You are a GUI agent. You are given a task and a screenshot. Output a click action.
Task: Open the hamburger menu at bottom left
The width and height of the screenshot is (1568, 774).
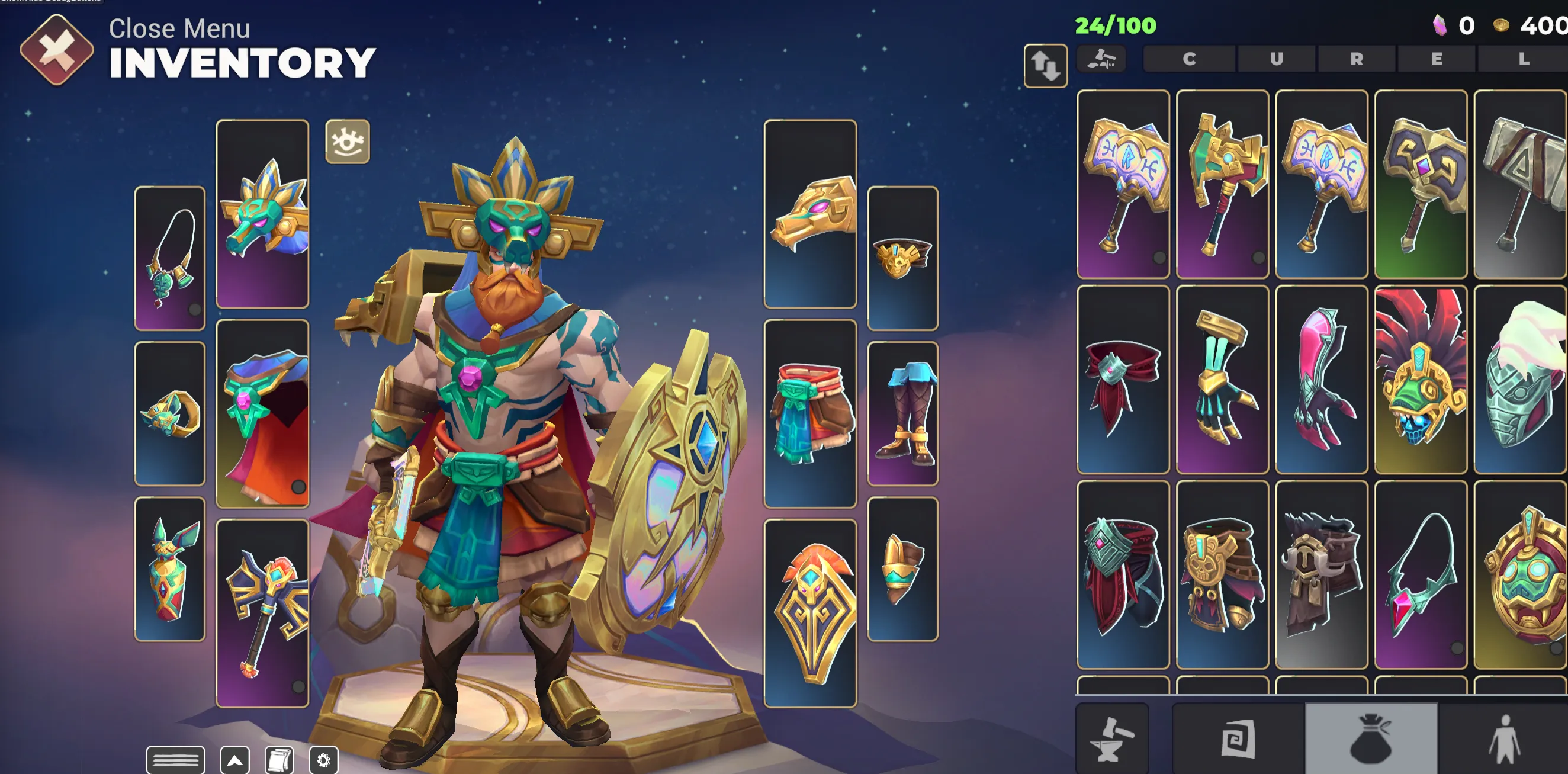pyautogui.click(x=176, y=759)
